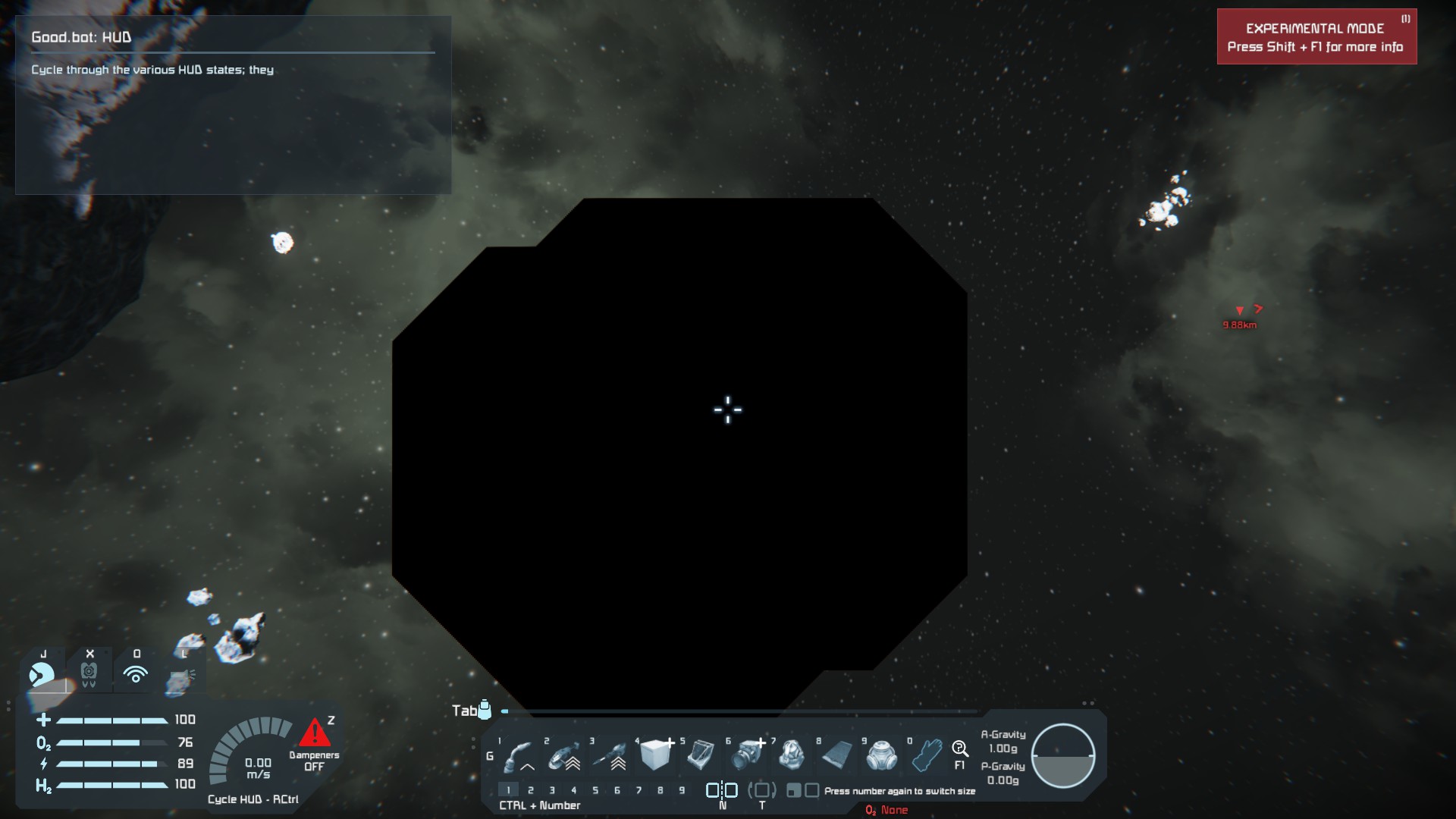Select the hand drill in hotbar slot 3
1456x819 pixels.
pyautogui.click(x=610, y=755)
